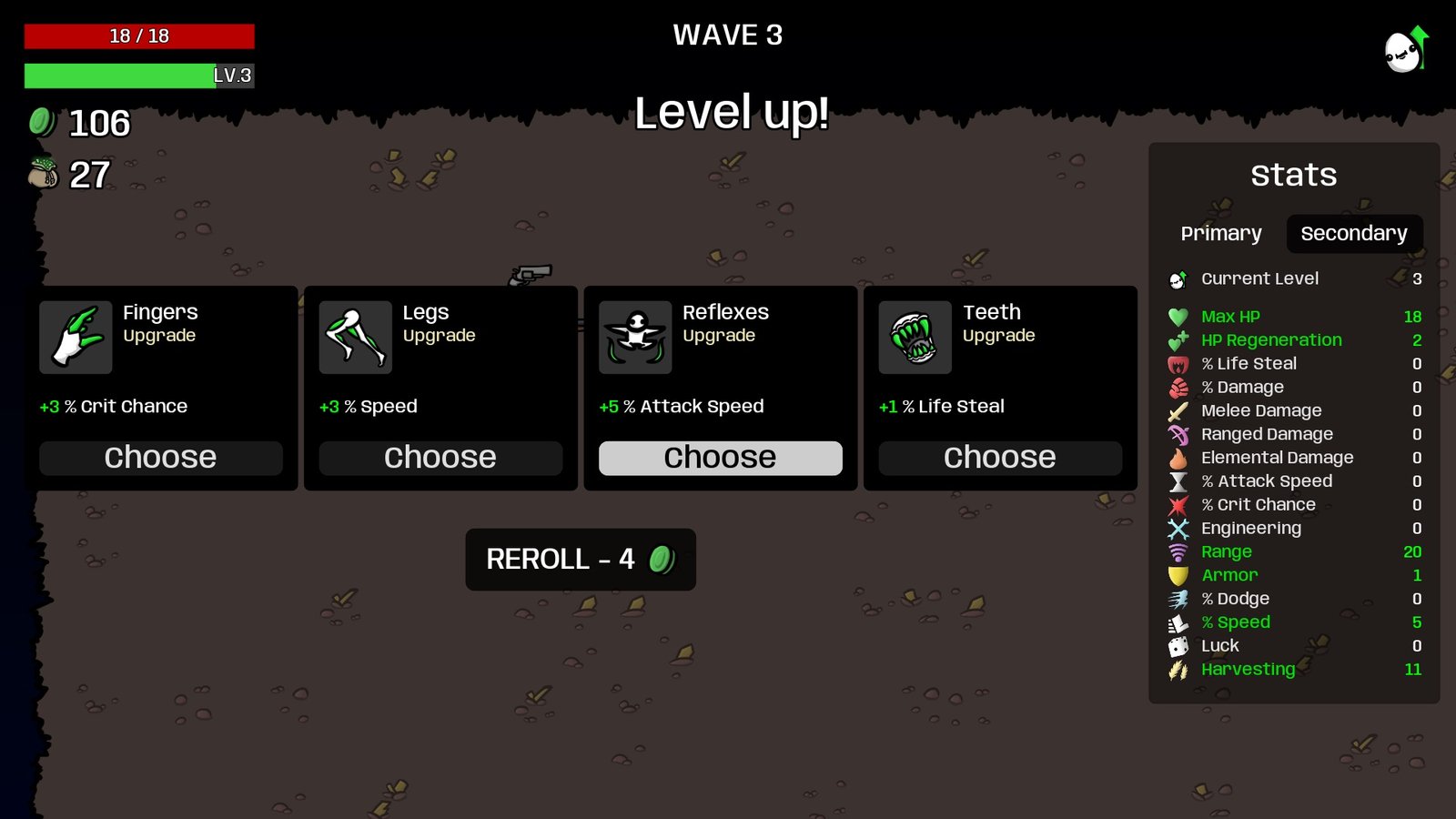Image resolution: width=1456 pixels, height=819 pixels.
Task: Switch to the Secondary stats tab
Action: click(1354, 234)
